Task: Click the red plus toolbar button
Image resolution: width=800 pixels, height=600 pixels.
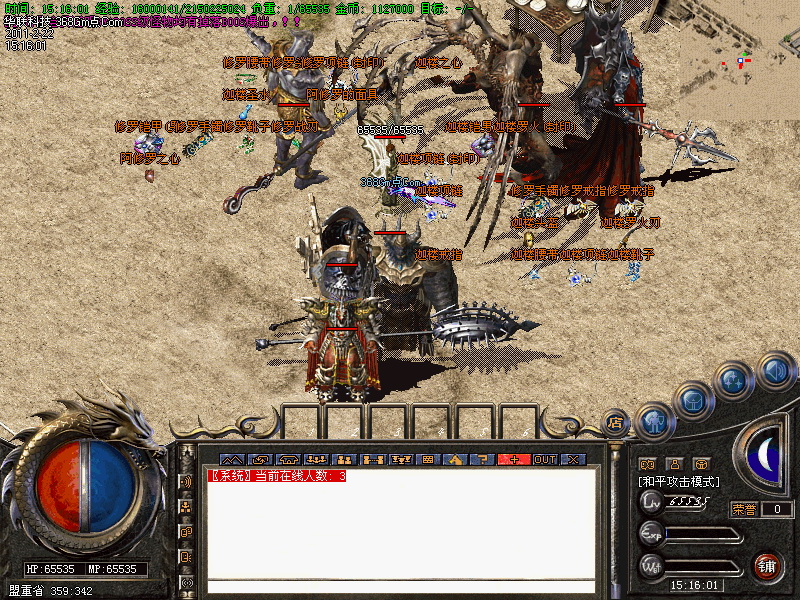Action: coord(515,459)
